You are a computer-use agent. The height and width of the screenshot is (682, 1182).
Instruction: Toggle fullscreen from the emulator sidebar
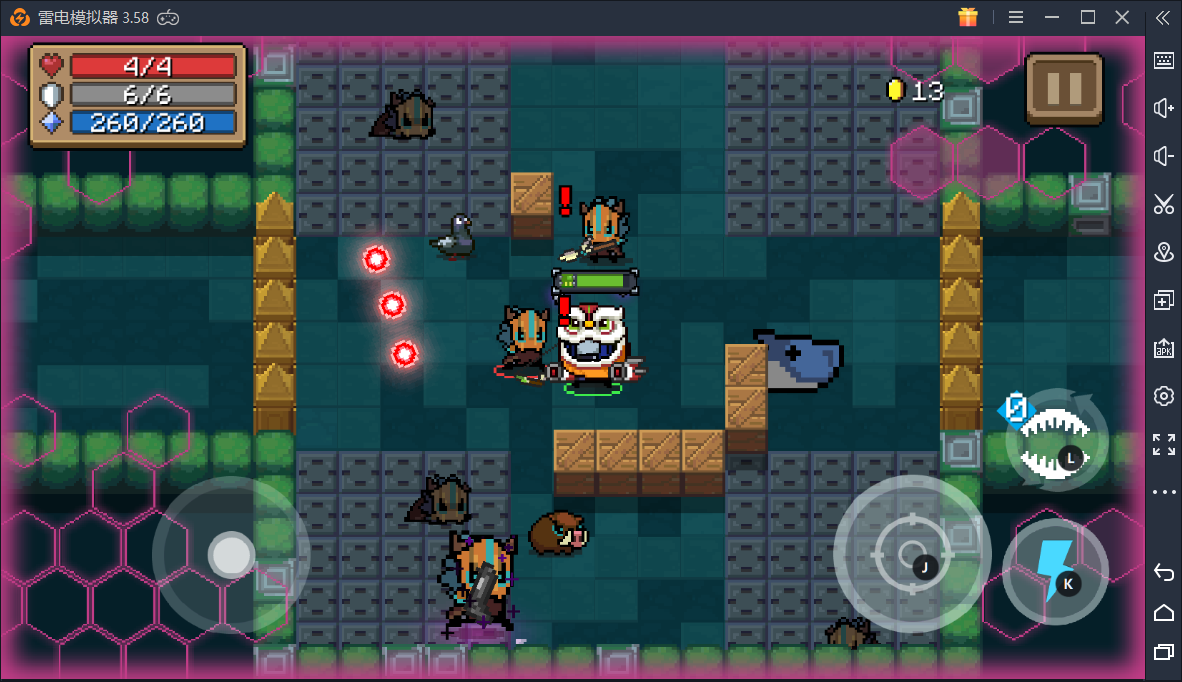click(x=1163, y=444)
